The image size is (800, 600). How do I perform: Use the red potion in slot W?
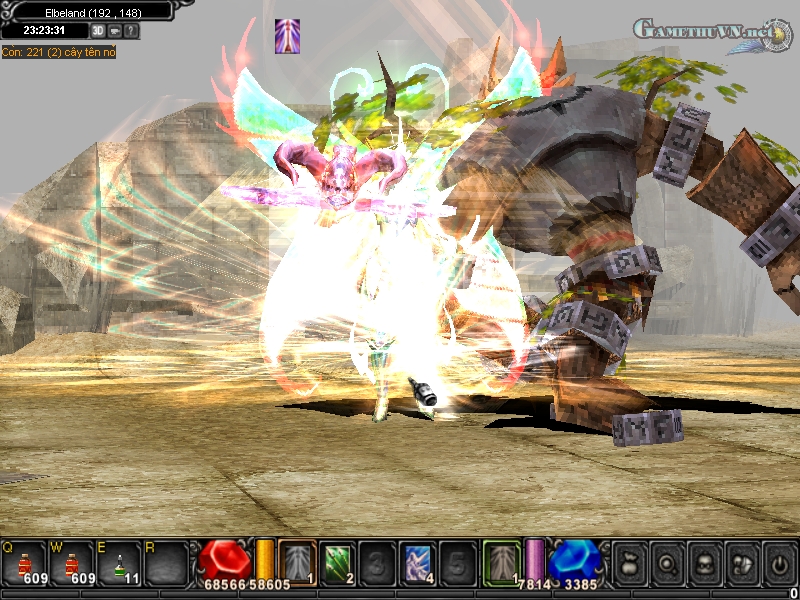click(x=72, y=563)
